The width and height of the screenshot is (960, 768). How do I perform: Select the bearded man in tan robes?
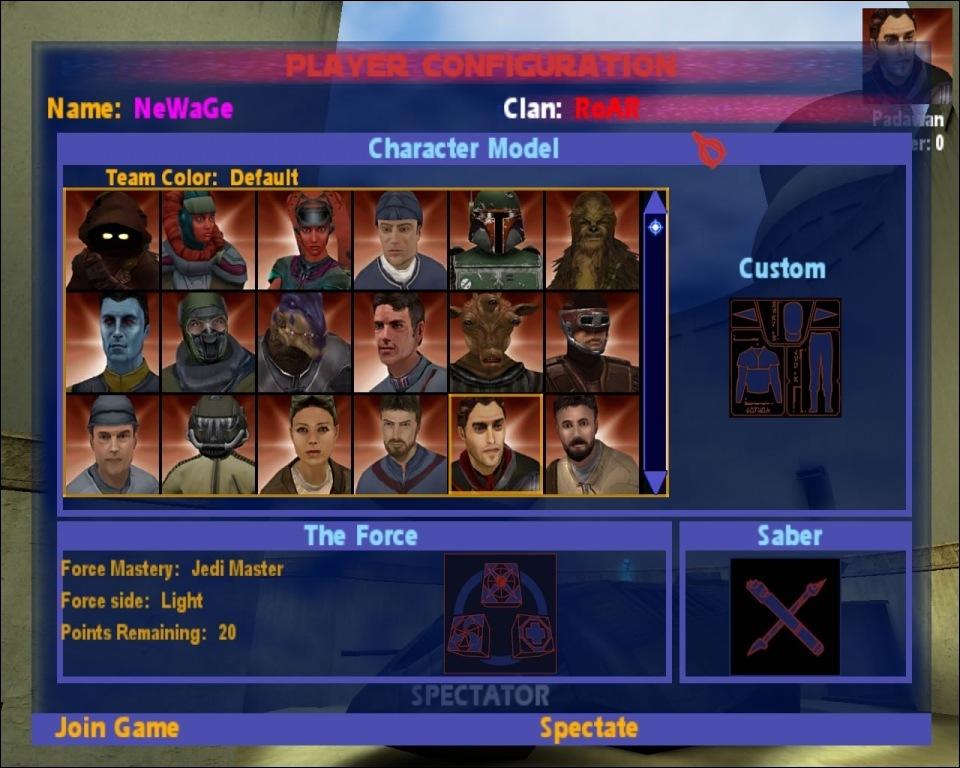(592, 444)
